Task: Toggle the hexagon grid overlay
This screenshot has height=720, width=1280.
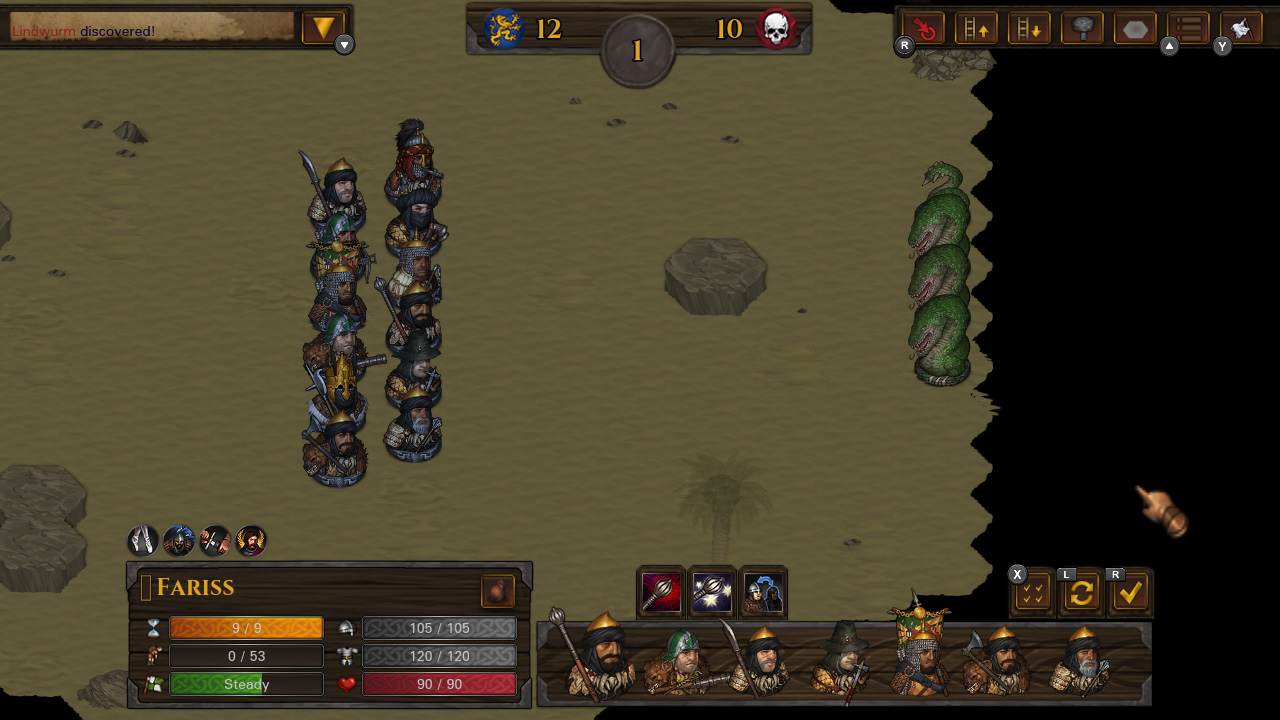Action: point(1135,28)
